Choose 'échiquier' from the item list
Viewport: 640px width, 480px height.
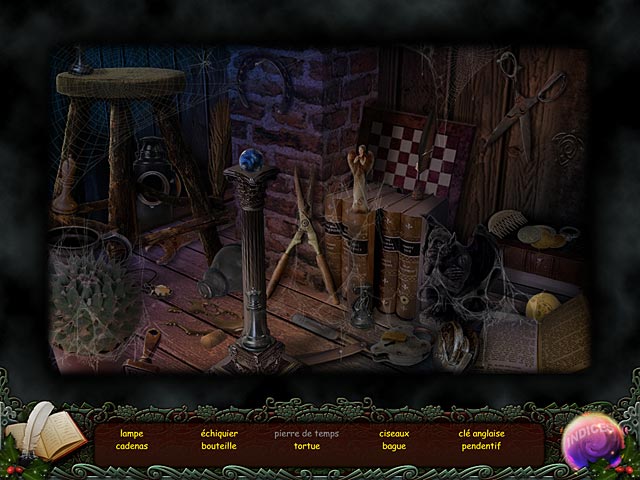pos(218,433)
